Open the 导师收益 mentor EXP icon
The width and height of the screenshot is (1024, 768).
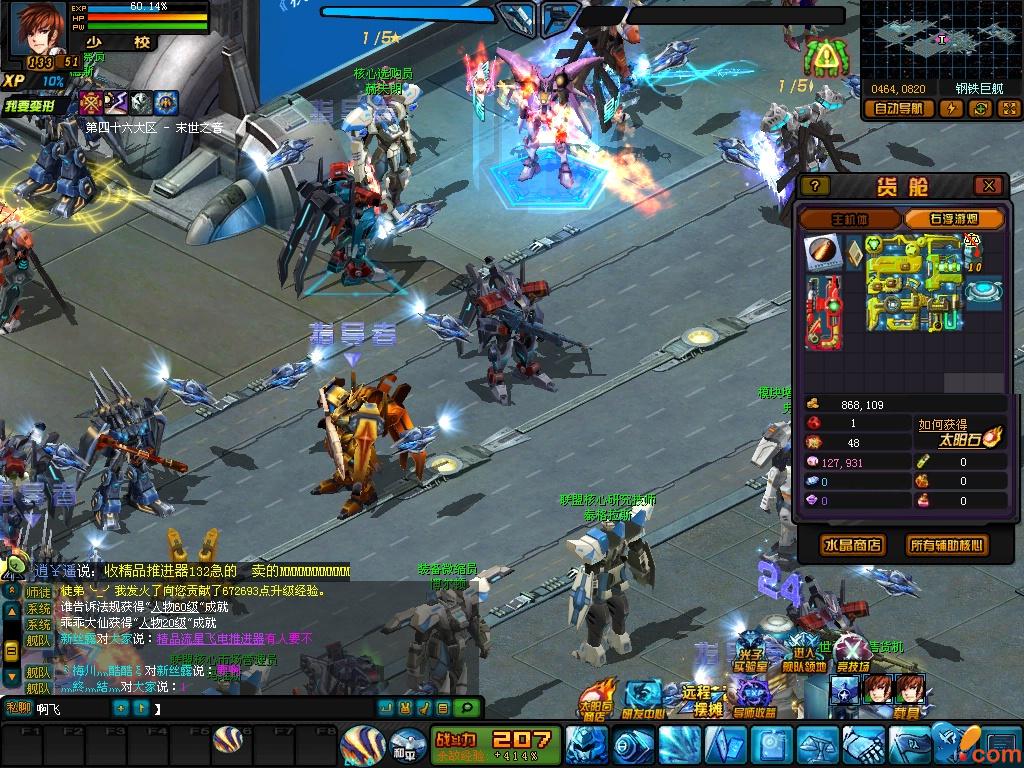[x=752, y=698]
